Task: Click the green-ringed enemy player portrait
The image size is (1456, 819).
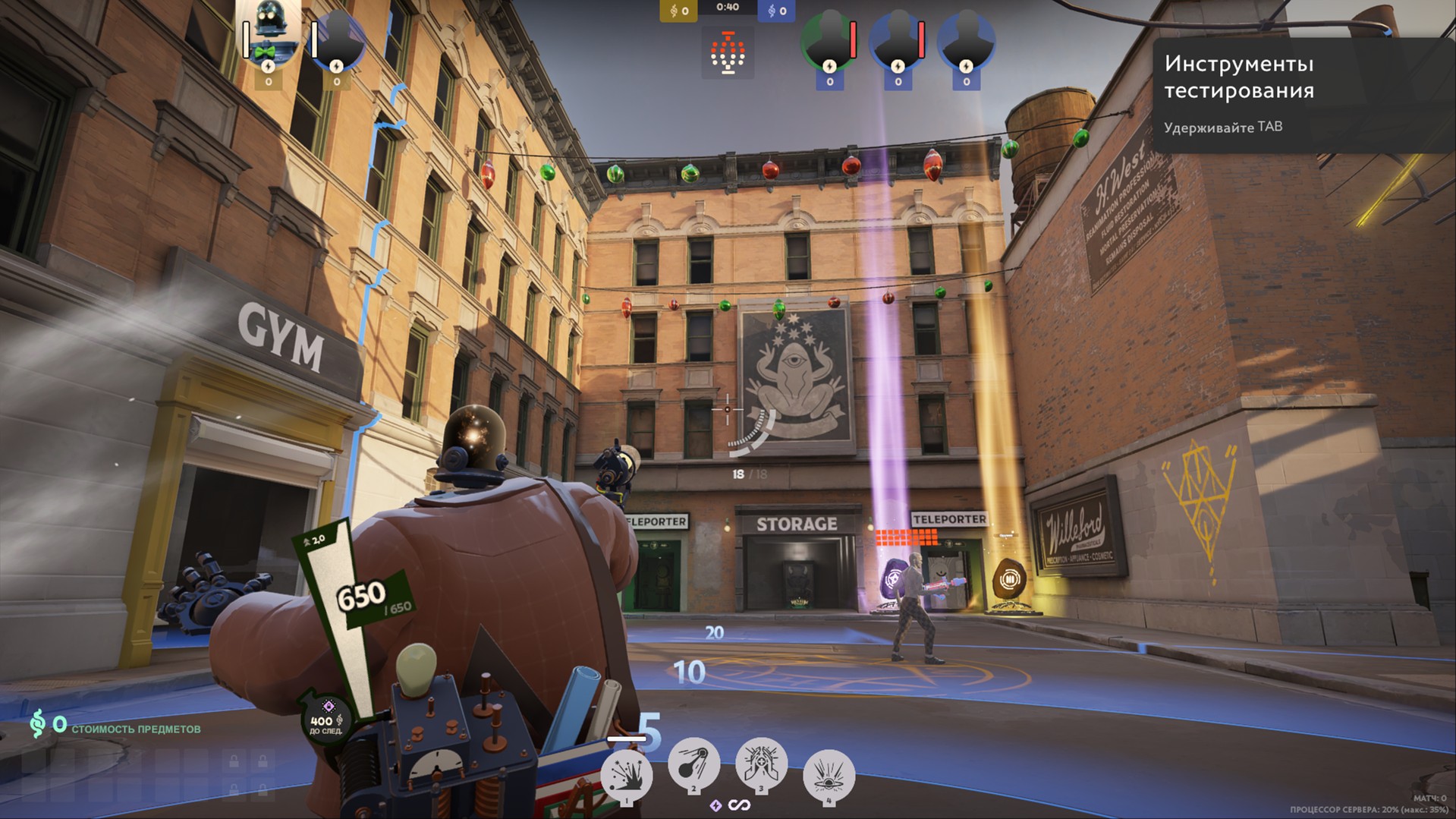Action: click(829, 39)
